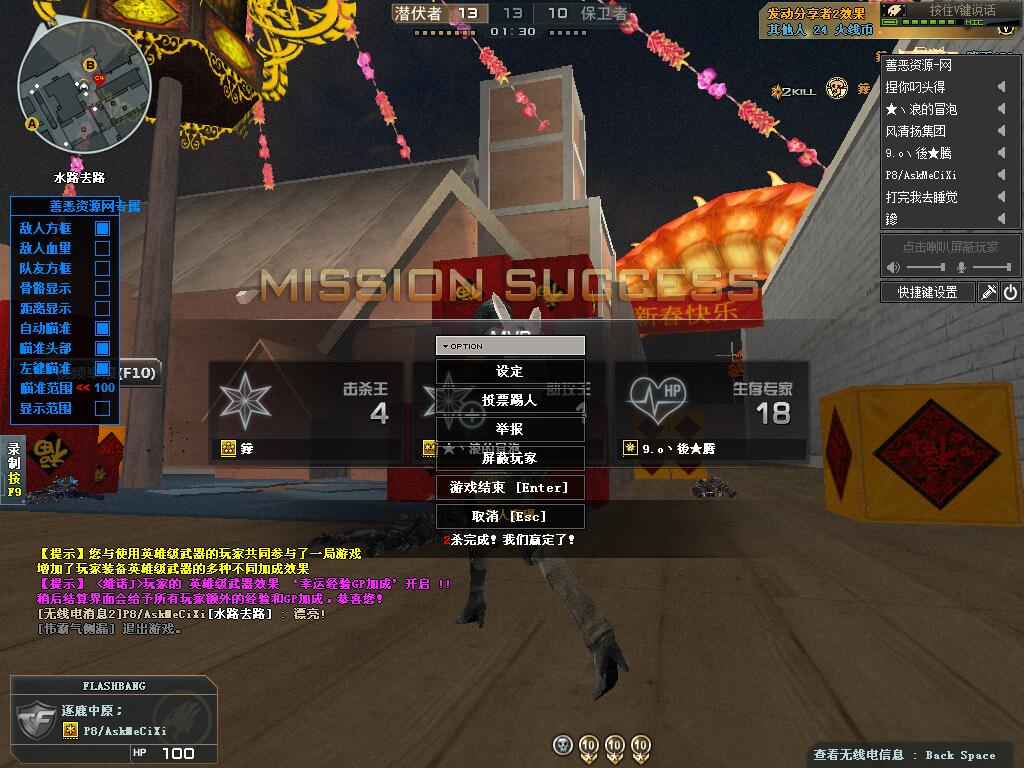Disable the 自动瞄准 checkbox
Screen dimensions: 1024x768
pos(102,328)
